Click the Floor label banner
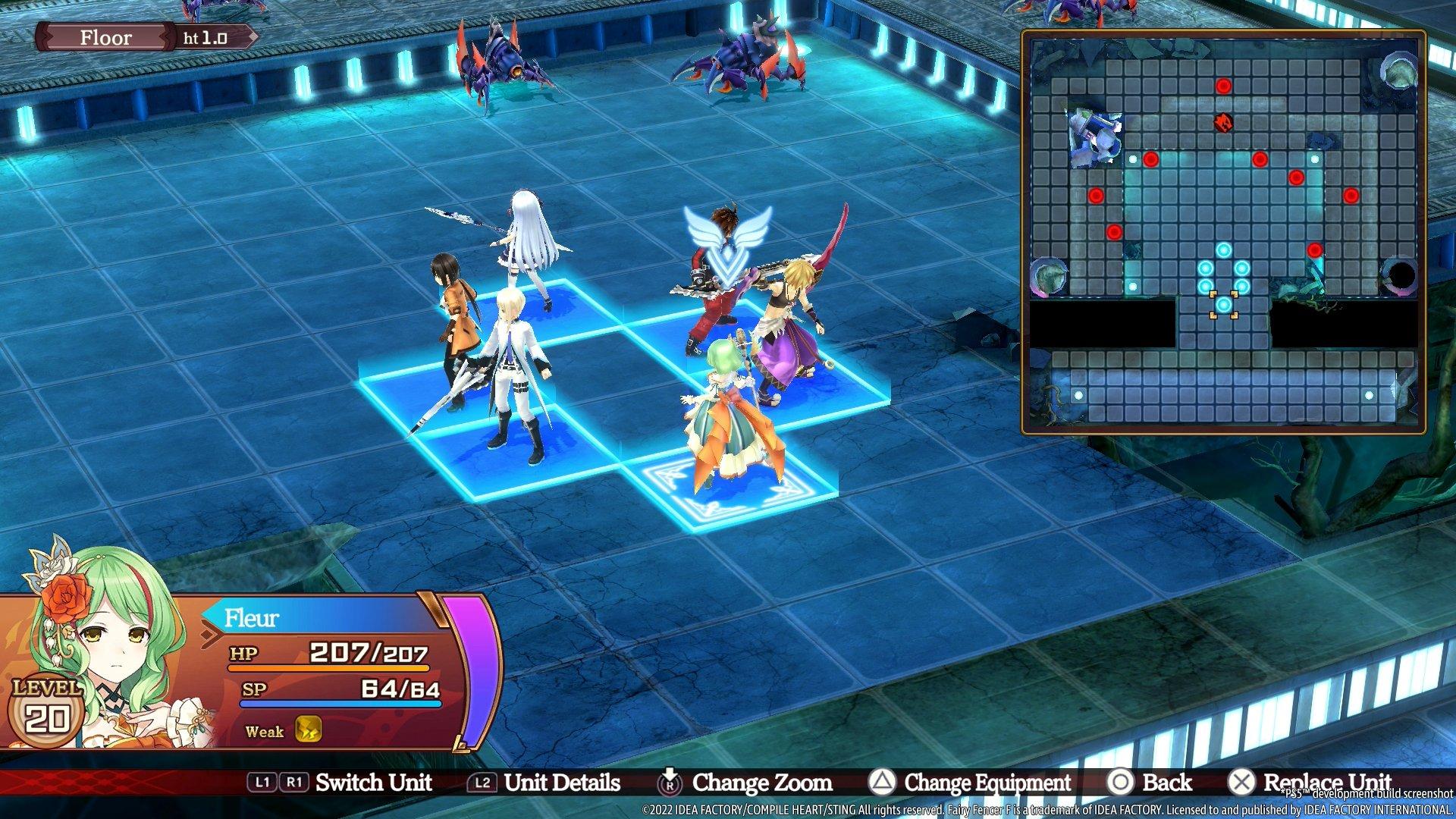 tap(106, 38)
